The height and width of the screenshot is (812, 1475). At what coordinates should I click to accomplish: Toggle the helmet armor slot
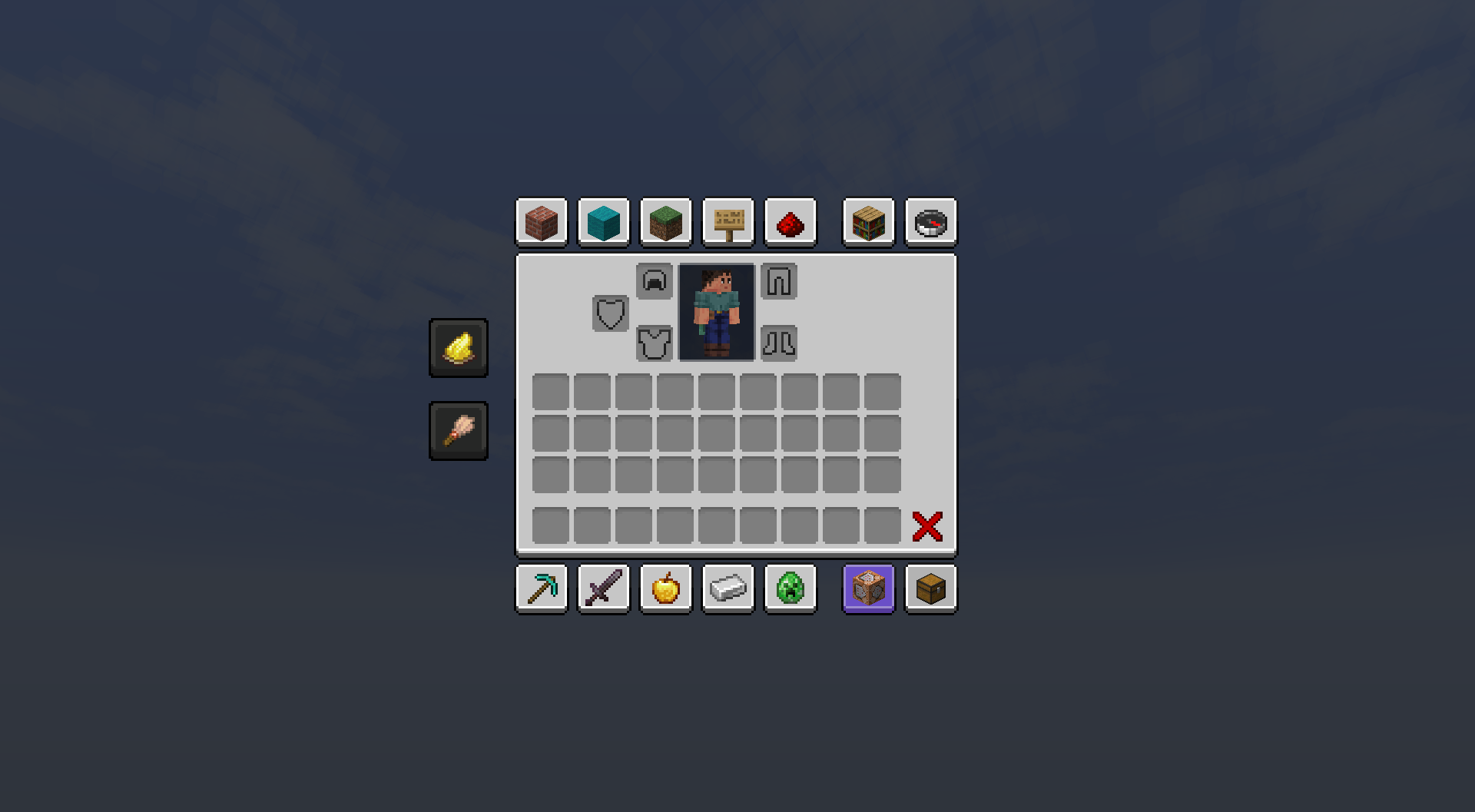[655, 281]
